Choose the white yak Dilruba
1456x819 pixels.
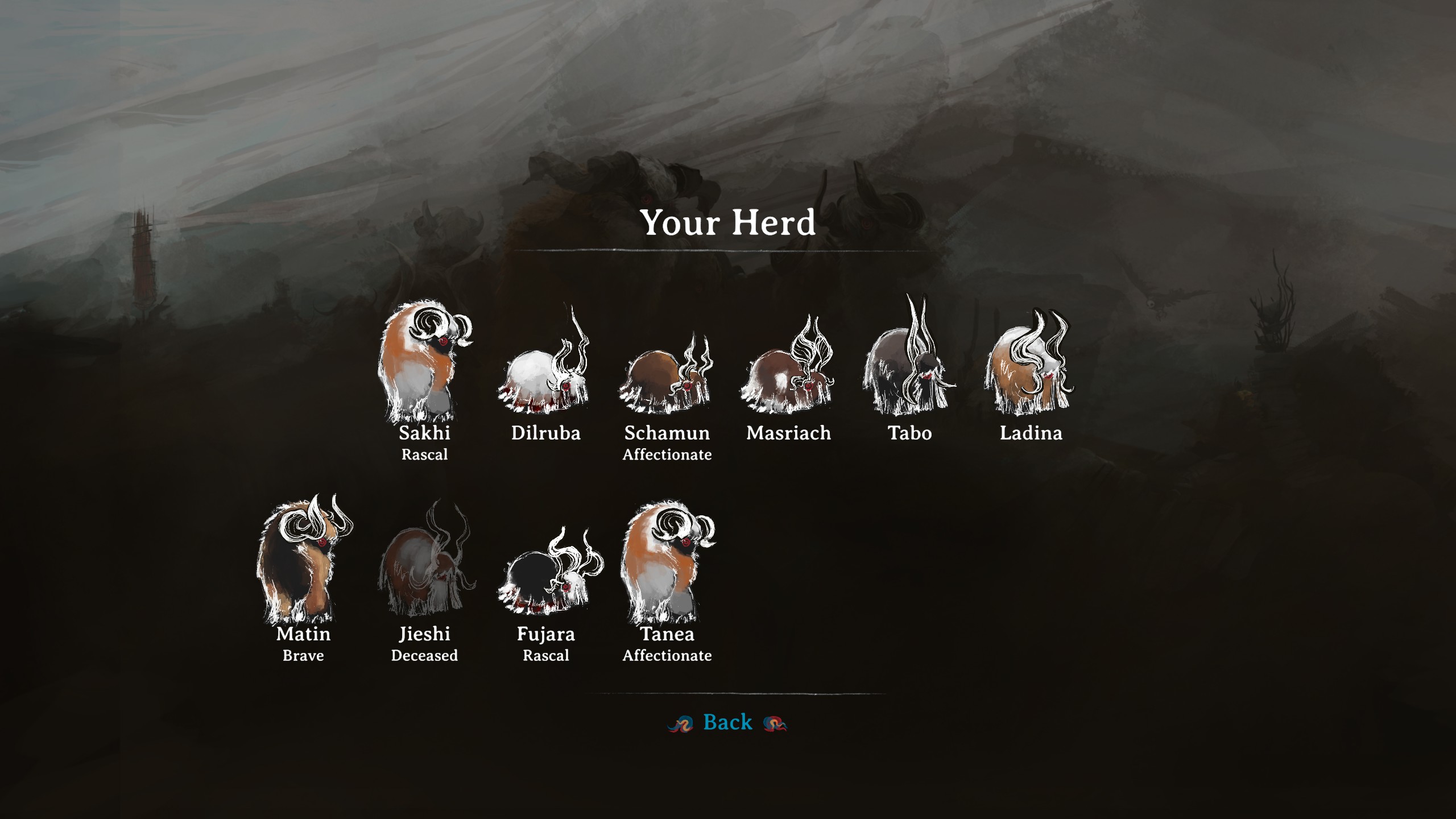(x=545, y=370)
